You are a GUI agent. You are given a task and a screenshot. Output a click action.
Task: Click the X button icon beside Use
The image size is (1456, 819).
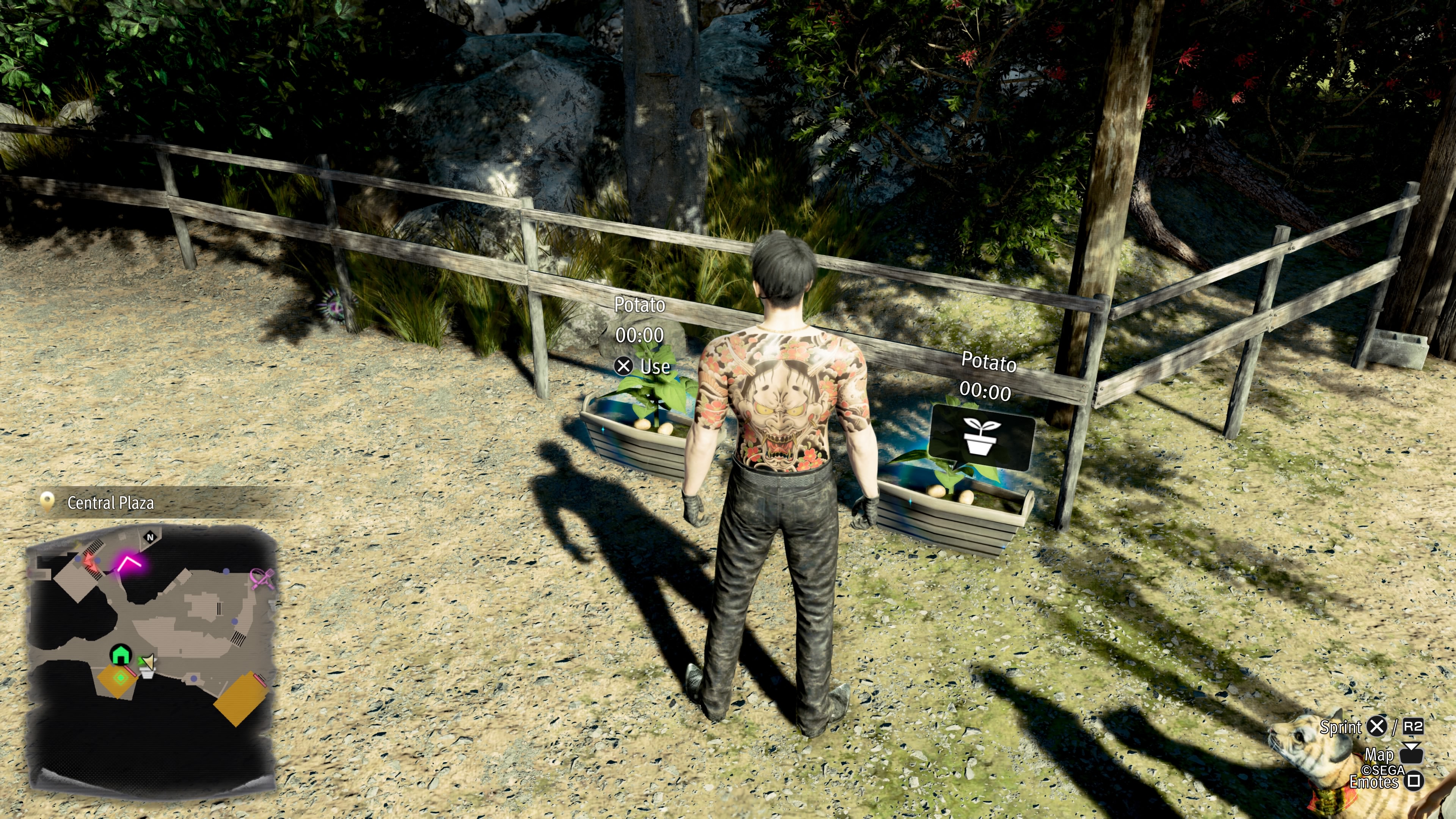[623, 366]
